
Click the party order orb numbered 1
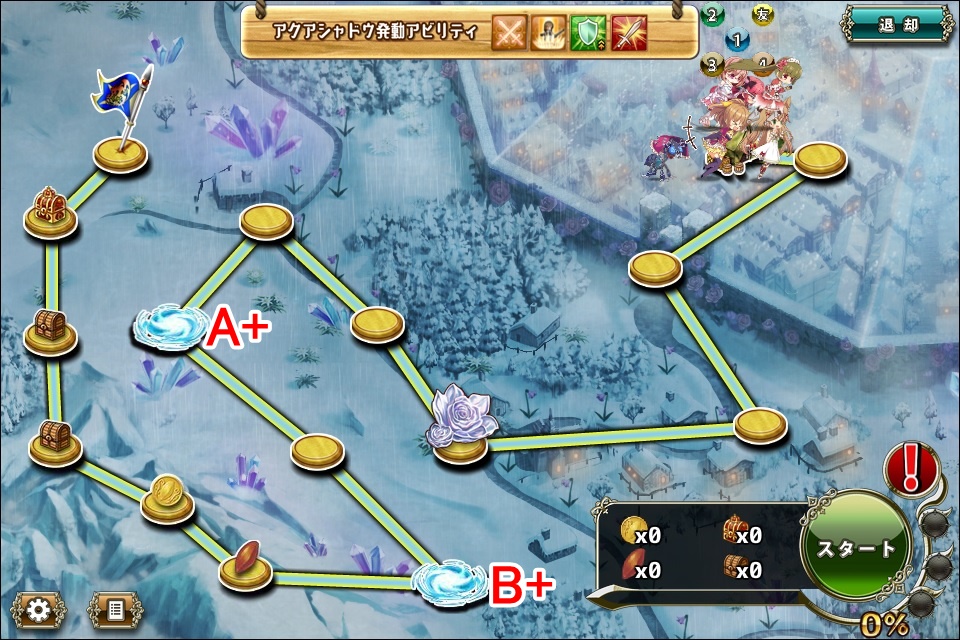tap(737, 41)
